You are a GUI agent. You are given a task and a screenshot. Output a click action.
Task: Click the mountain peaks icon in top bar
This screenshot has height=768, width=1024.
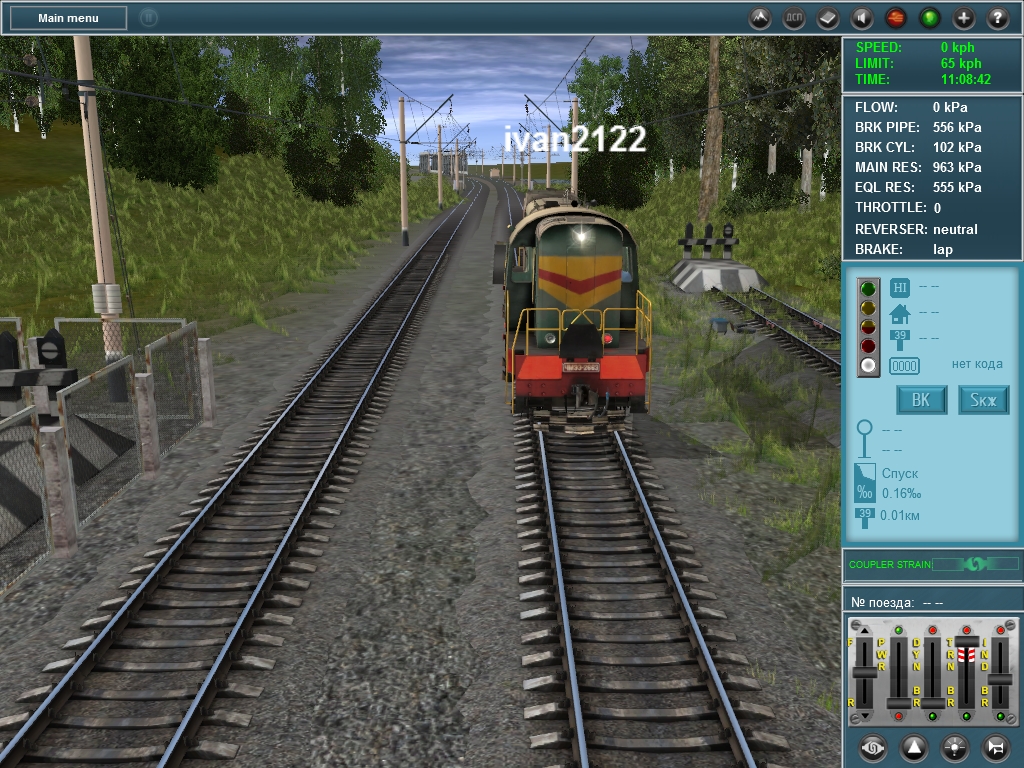click(x=760, y=18)
